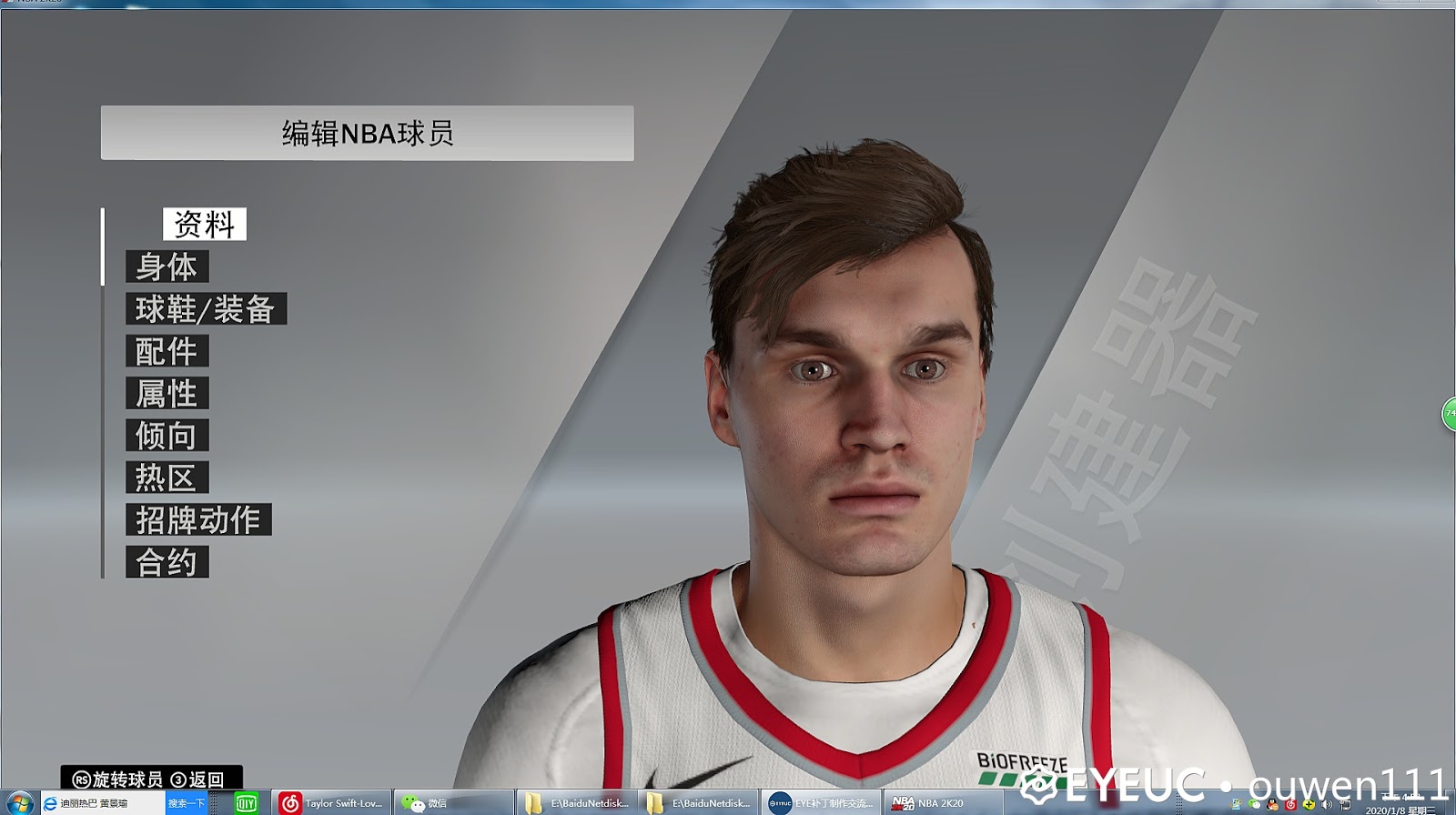Viewport: 1456px width, 815px height.
Task: Choose 招牌动作 (Signature Moves)
Action: pos(198,520)
